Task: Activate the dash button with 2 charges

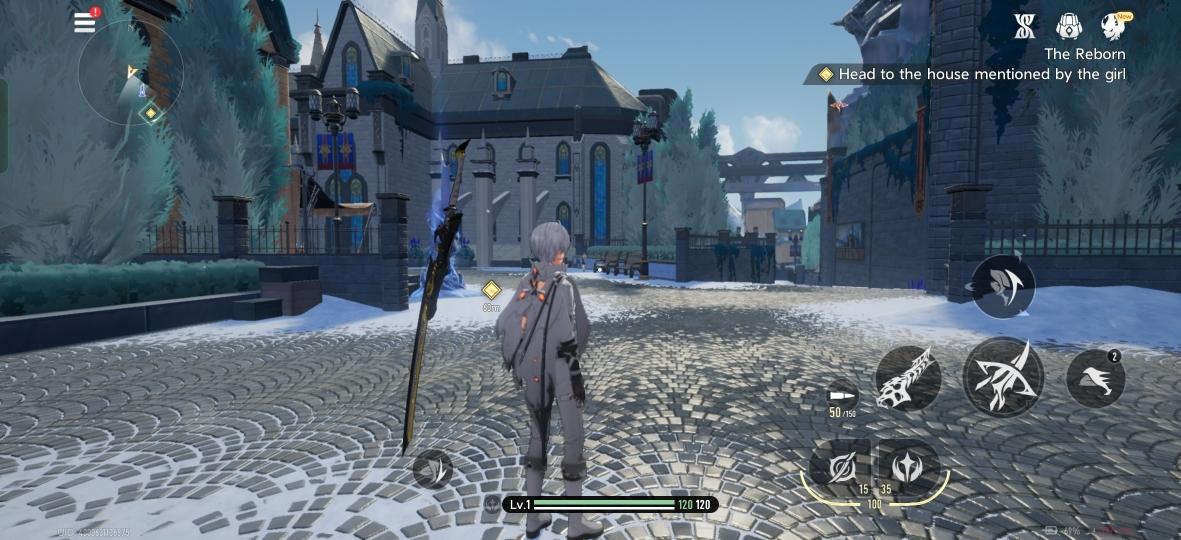Action: (1095, 379)
